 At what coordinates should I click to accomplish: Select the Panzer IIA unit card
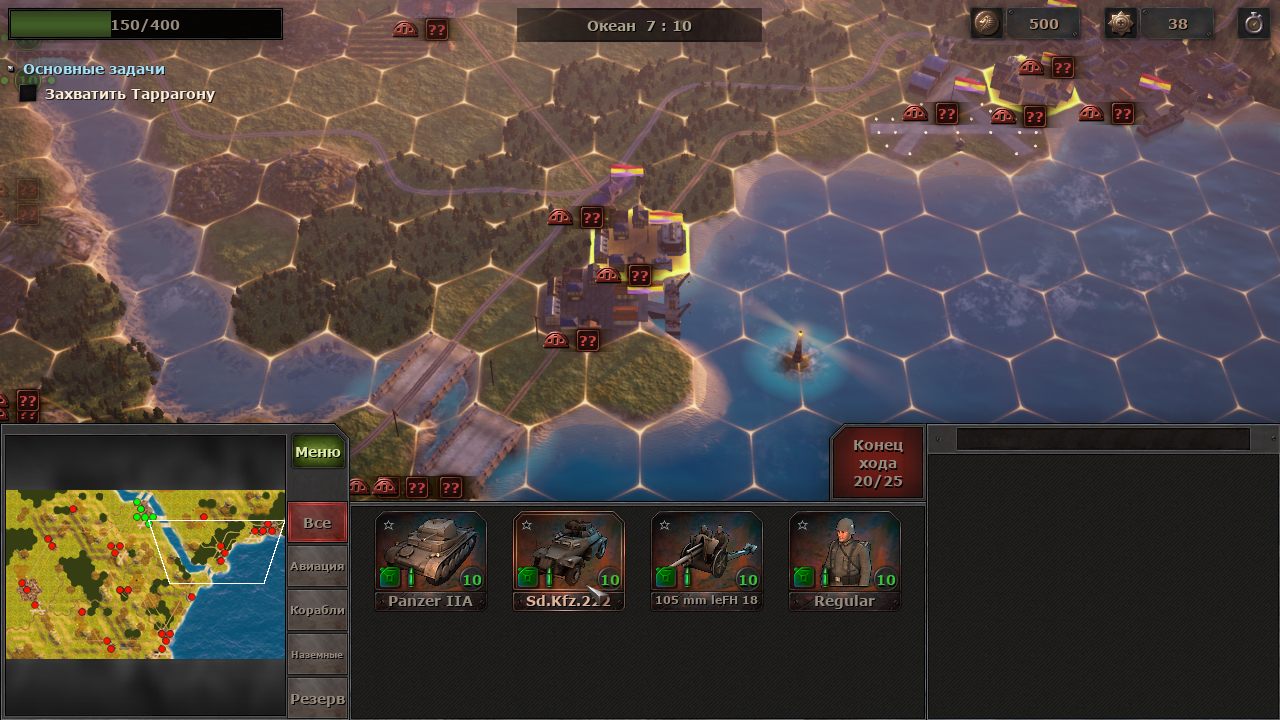coord(431,560)
